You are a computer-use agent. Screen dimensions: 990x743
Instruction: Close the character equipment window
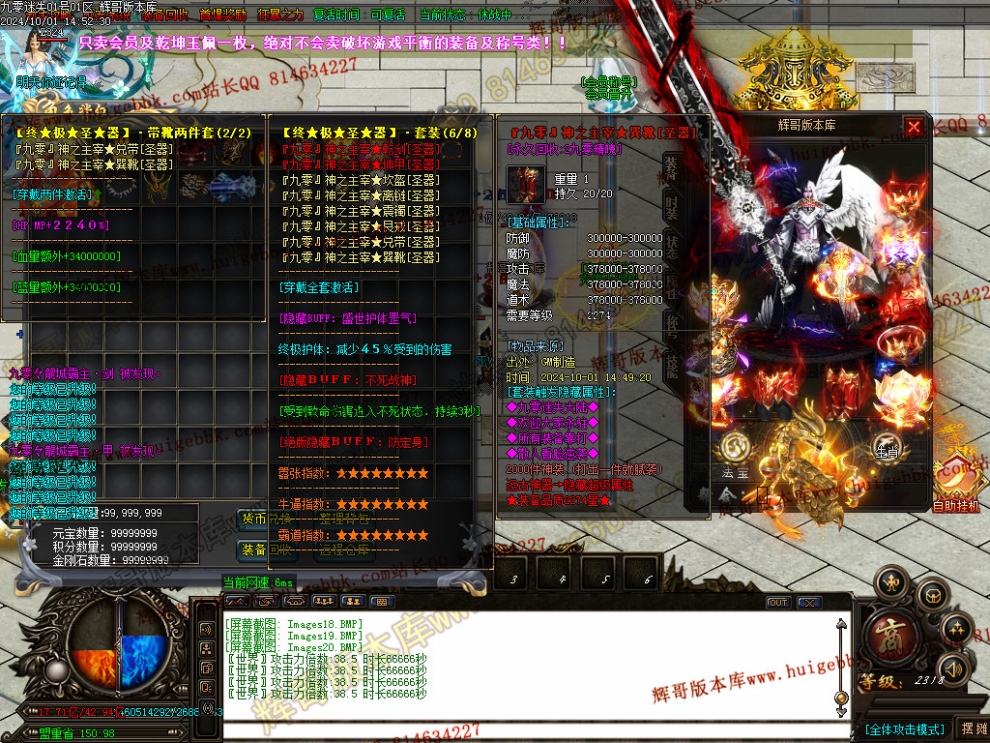tap(913, 127)
